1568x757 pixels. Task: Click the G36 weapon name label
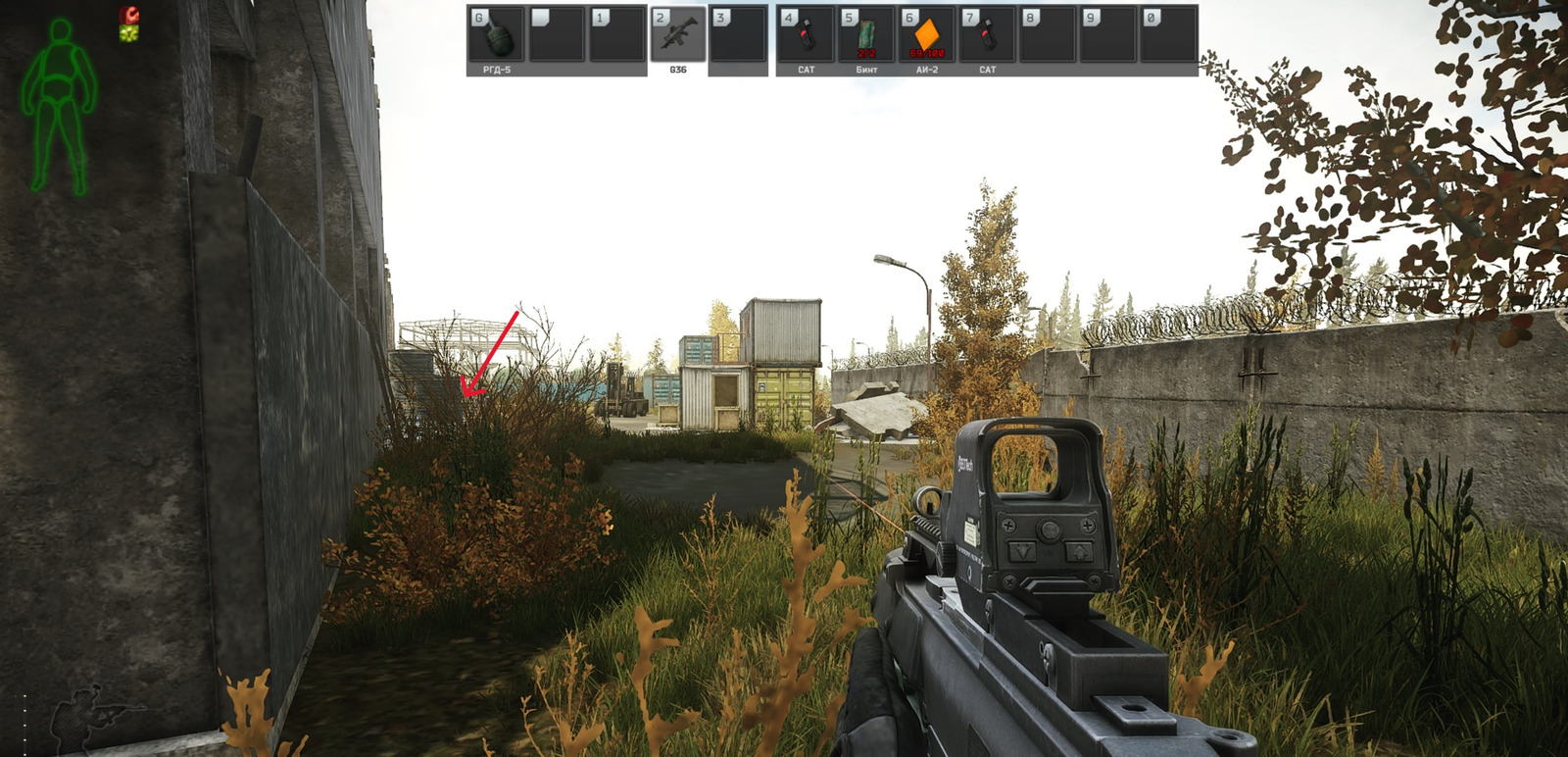coord(678,69)
